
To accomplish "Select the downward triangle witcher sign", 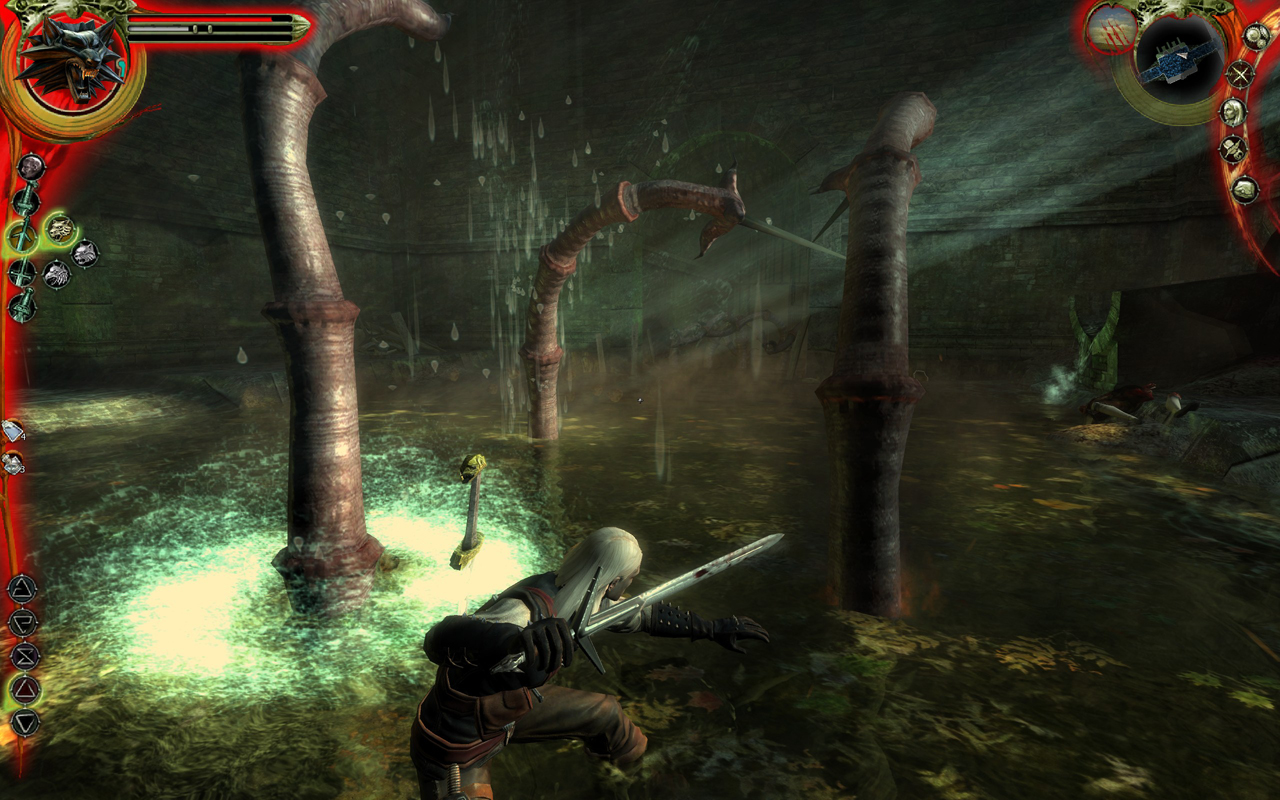I will [24, 722].
